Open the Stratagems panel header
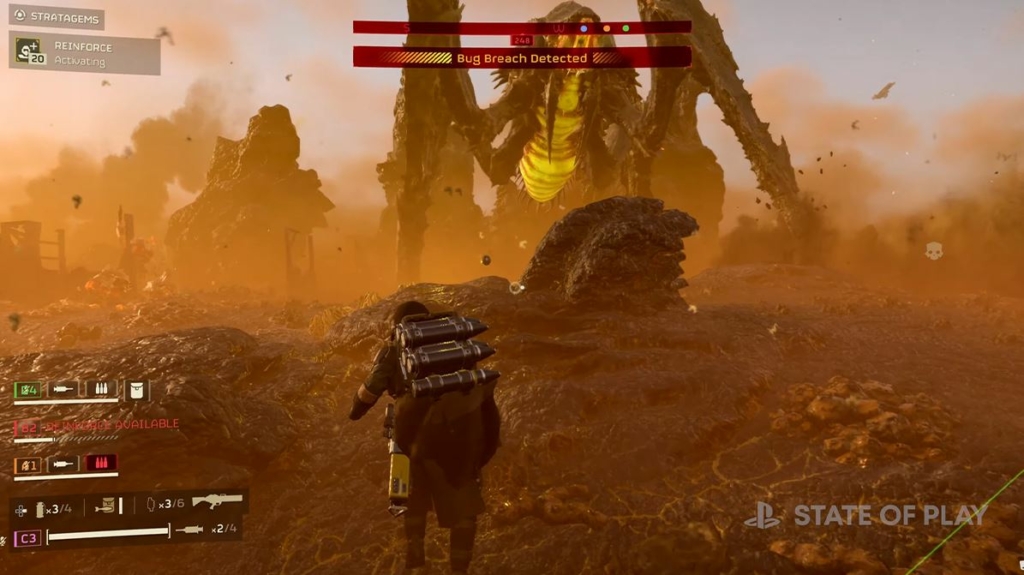Viewport: 1024px width, 575px height. (x=56, y=16)
